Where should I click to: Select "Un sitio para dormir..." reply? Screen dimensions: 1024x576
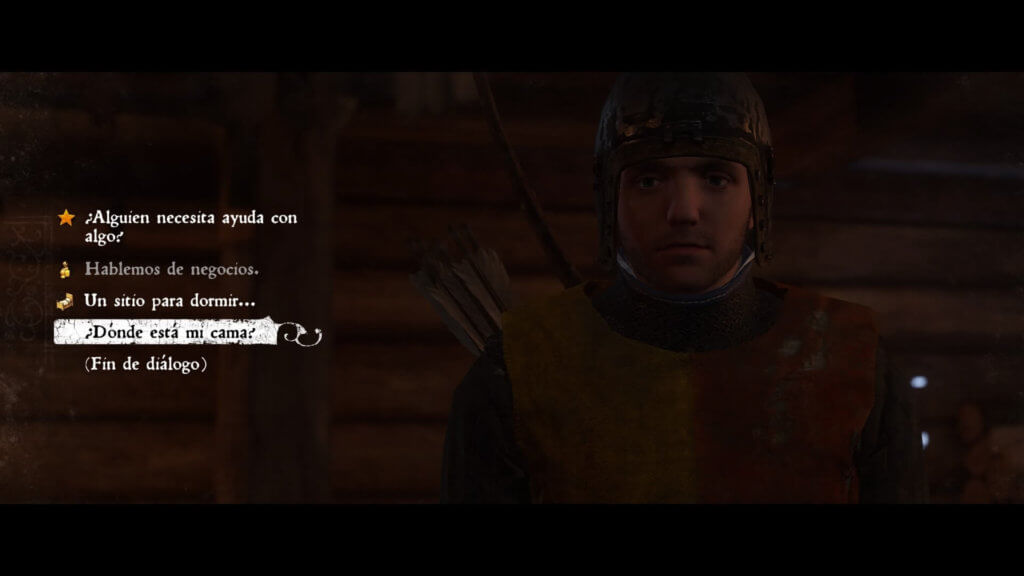[x=170, y=300]
